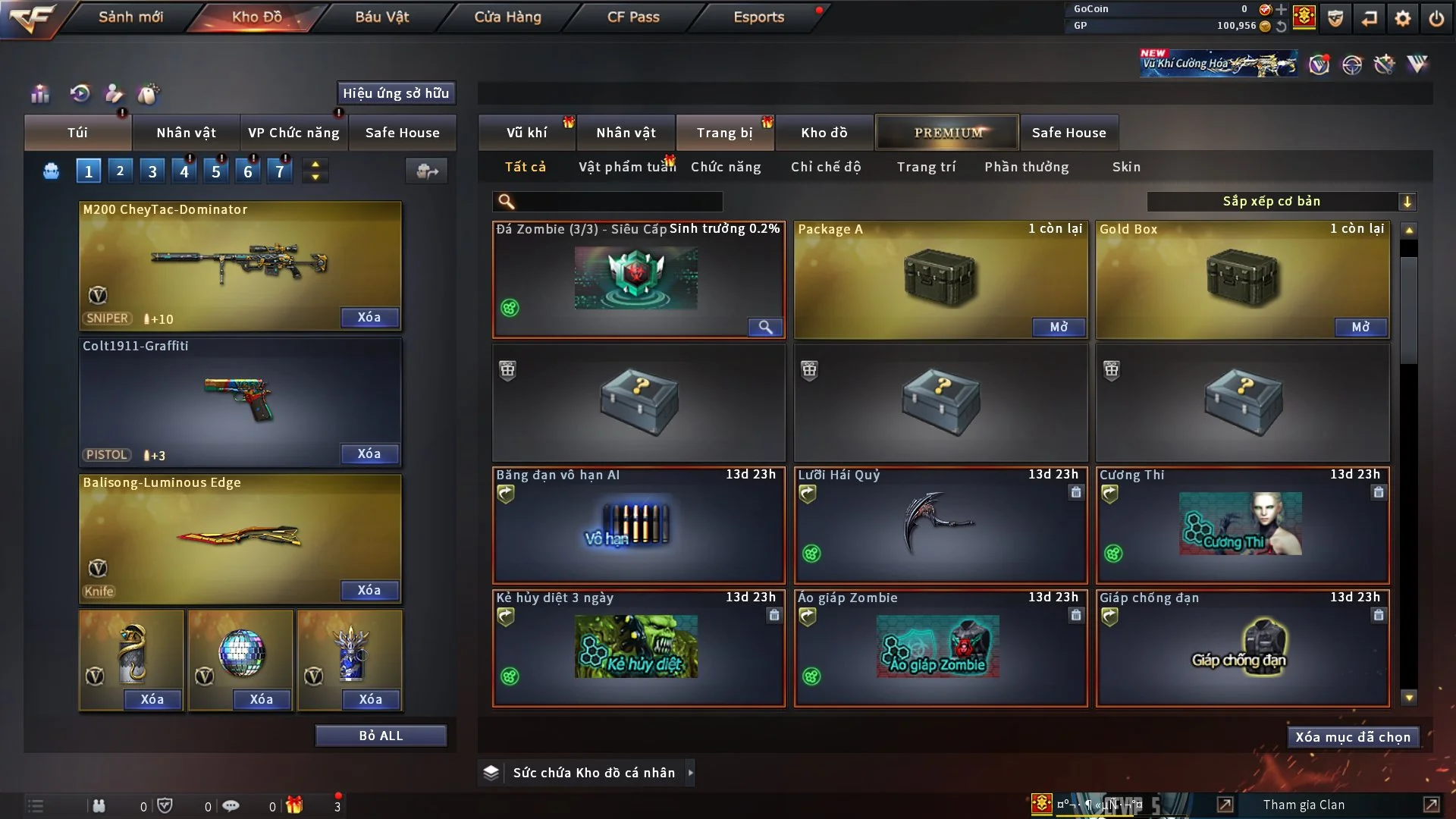
Task: Show the Skin category
Action: coord(1126,167)
